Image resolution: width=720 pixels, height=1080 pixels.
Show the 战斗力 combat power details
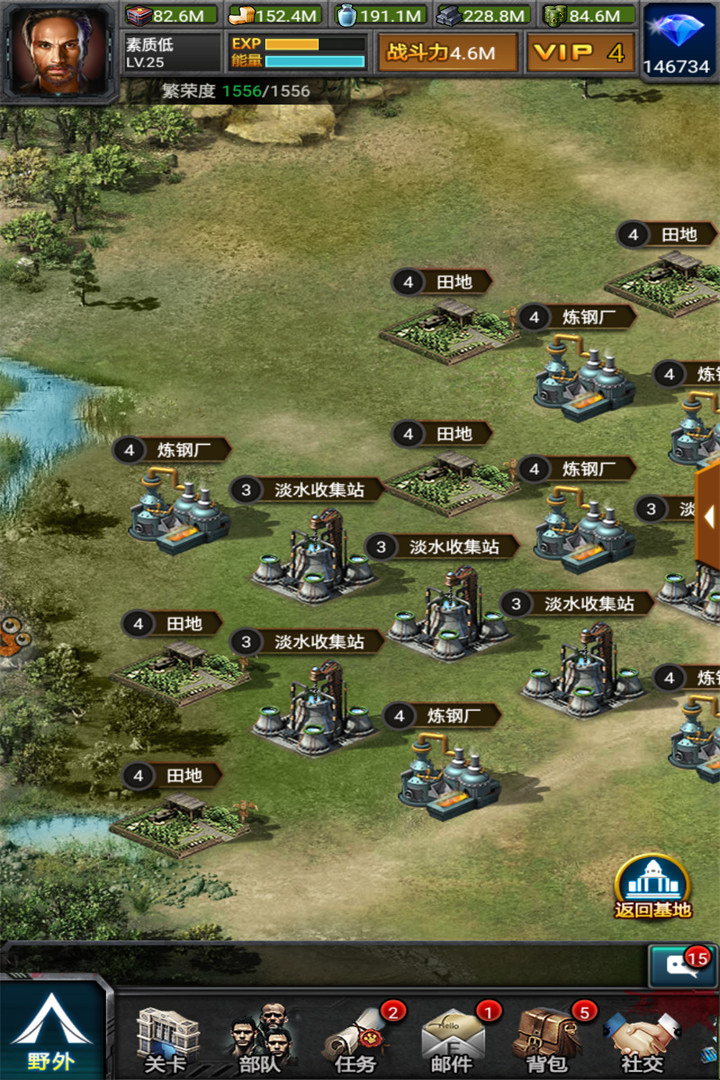pyautogui.click(x=447, y=53)
